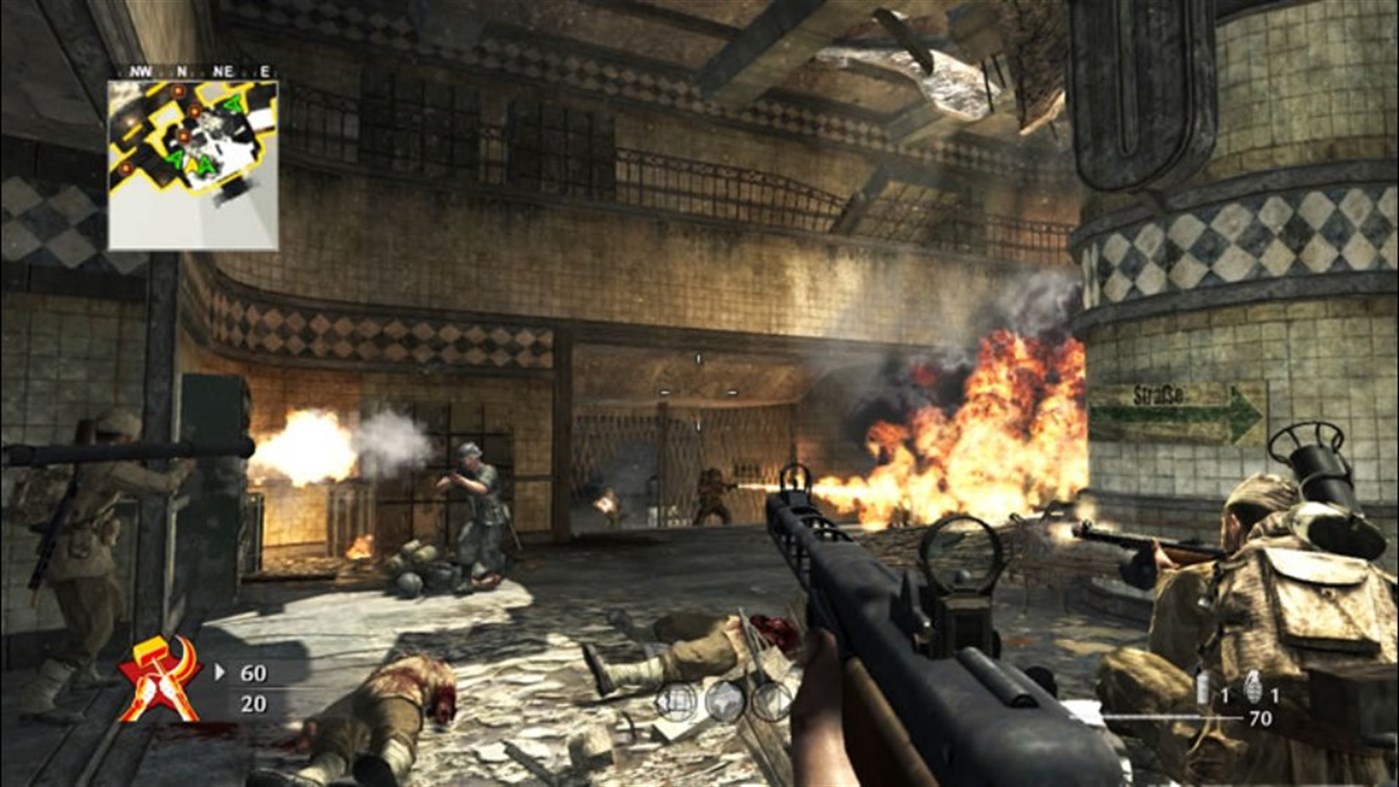Click the E compass direction label

pyautogui.click(x=264, y=71)
